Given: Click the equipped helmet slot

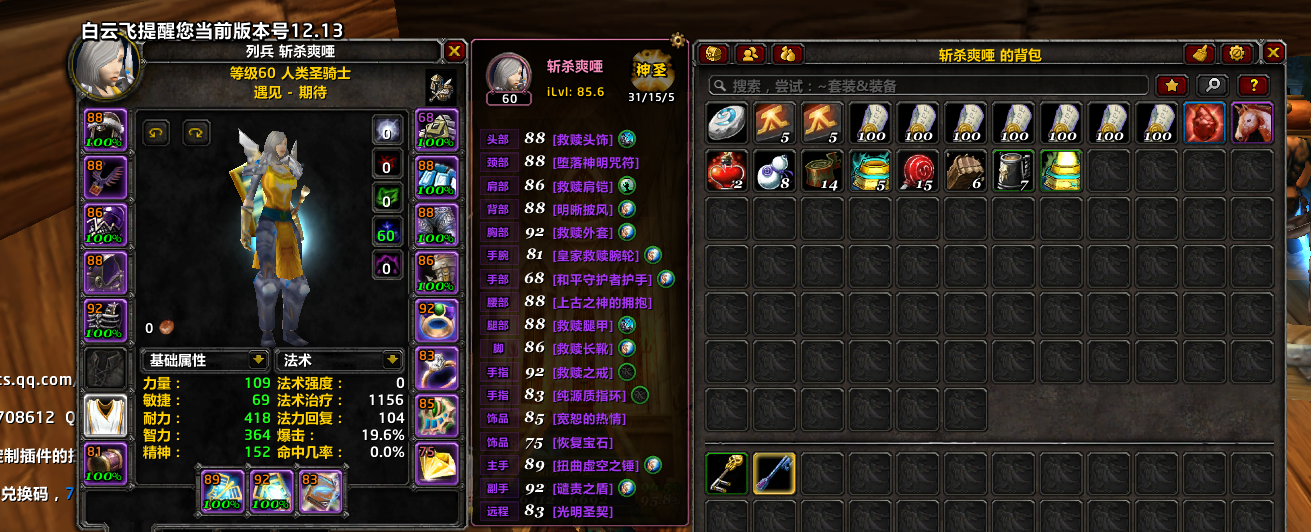Looking at the screenshot, I should pos(105,129).
